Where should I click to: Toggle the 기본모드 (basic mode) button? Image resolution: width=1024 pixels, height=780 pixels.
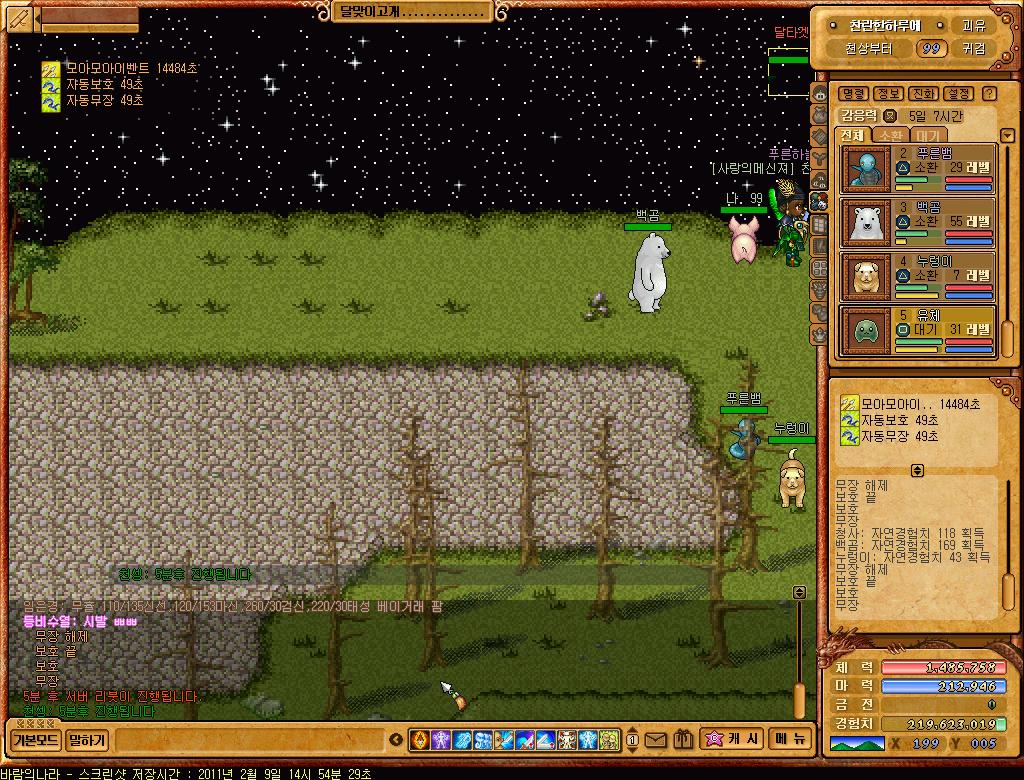point(36,741)
